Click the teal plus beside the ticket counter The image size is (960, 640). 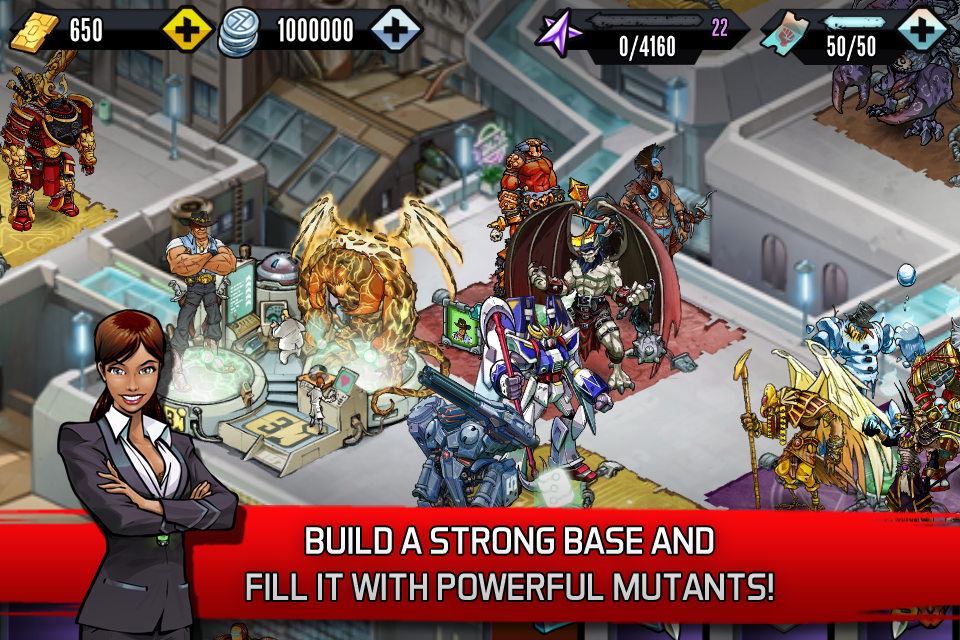coord(921,30)
